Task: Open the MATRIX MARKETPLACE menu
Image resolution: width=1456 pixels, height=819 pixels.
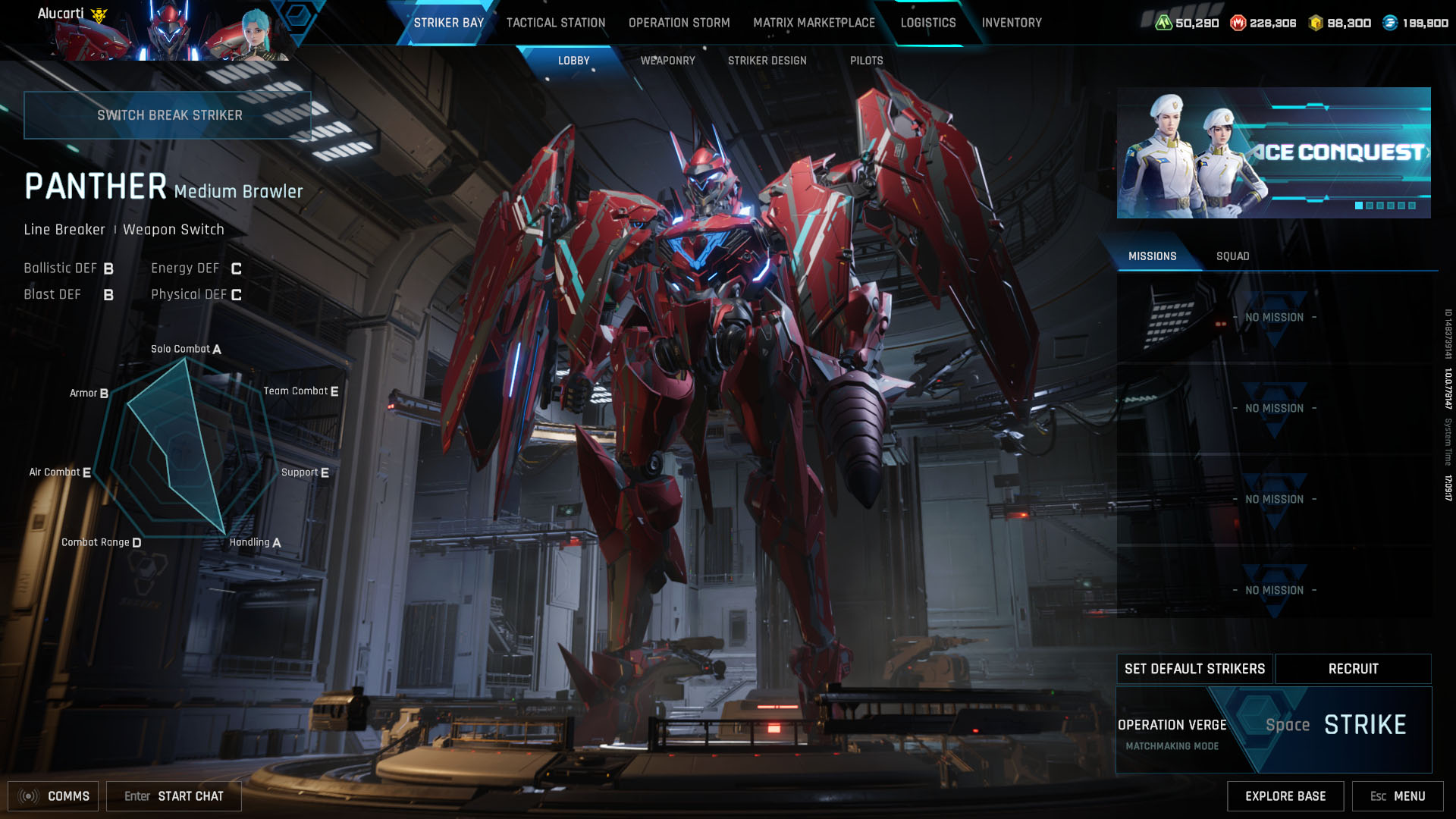Action: coord(813,23)
